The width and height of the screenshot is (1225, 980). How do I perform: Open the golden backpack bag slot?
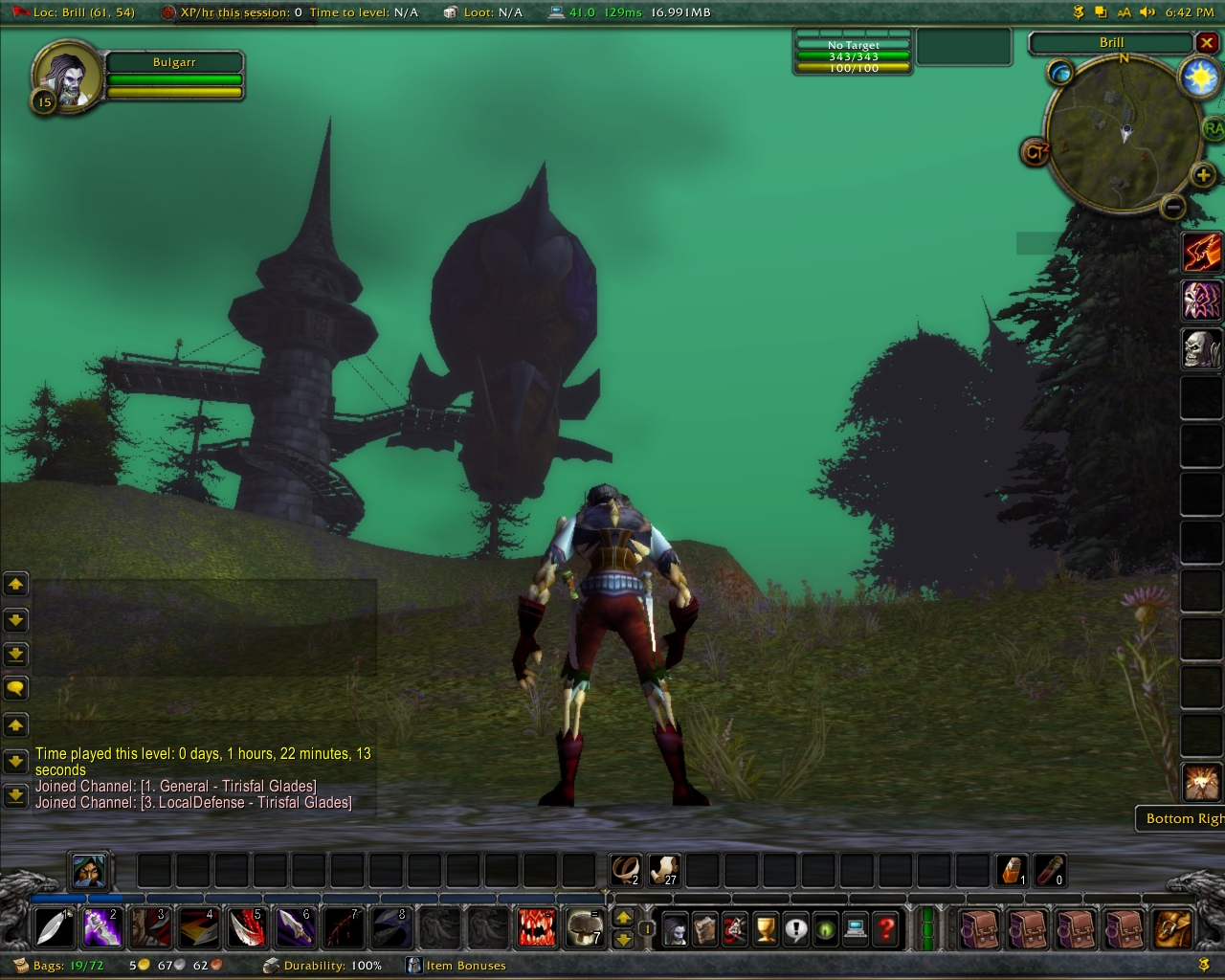point(1171,927)
